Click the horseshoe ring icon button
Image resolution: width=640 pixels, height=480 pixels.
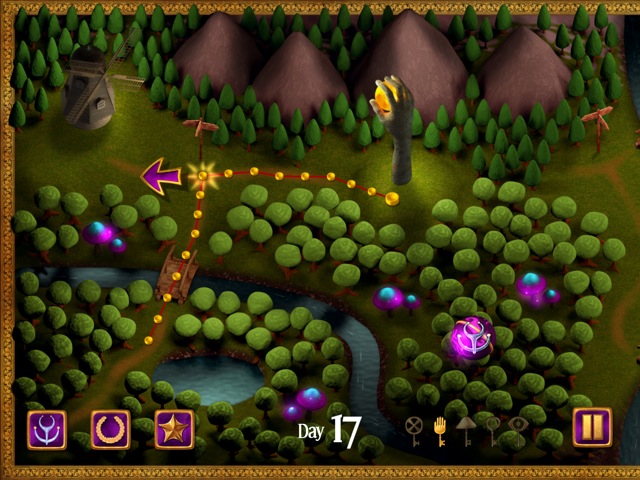[x=111, y=429]
